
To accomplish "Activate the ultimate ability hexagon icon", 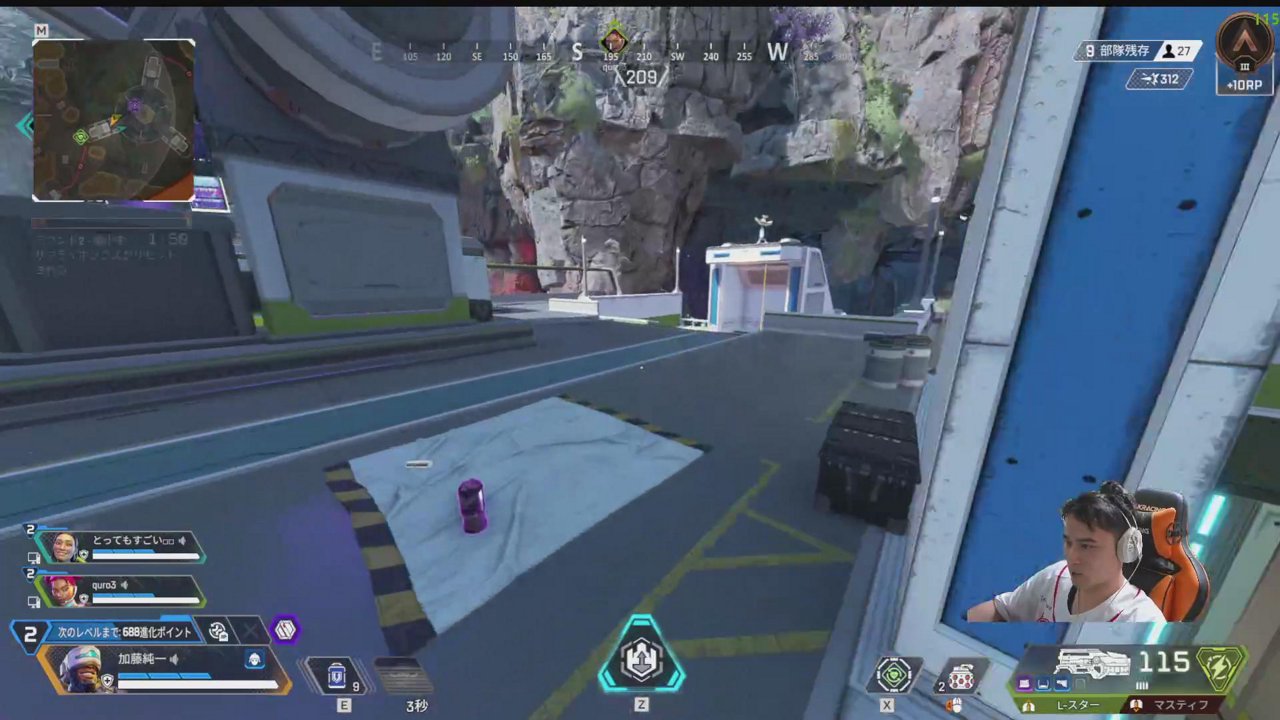I will (x=641, y=657).
